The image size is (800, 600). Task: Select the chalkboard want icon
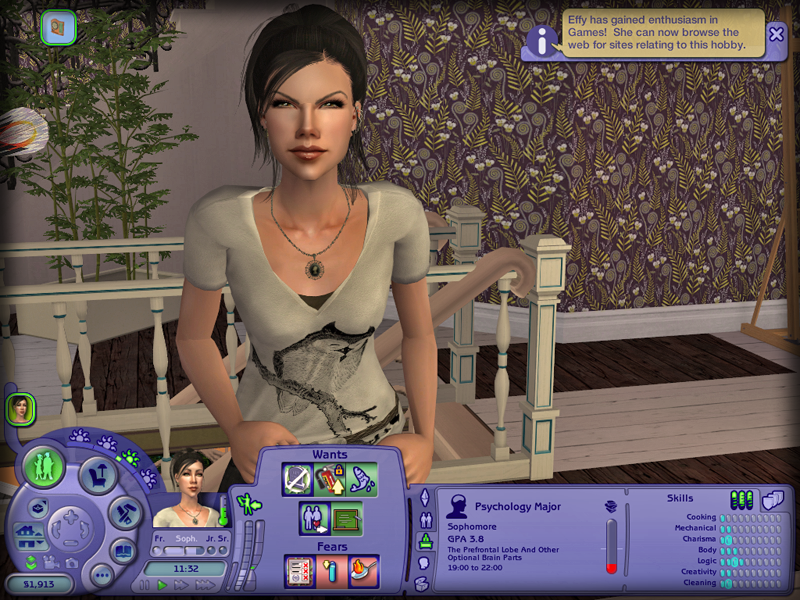coord(347,519)
